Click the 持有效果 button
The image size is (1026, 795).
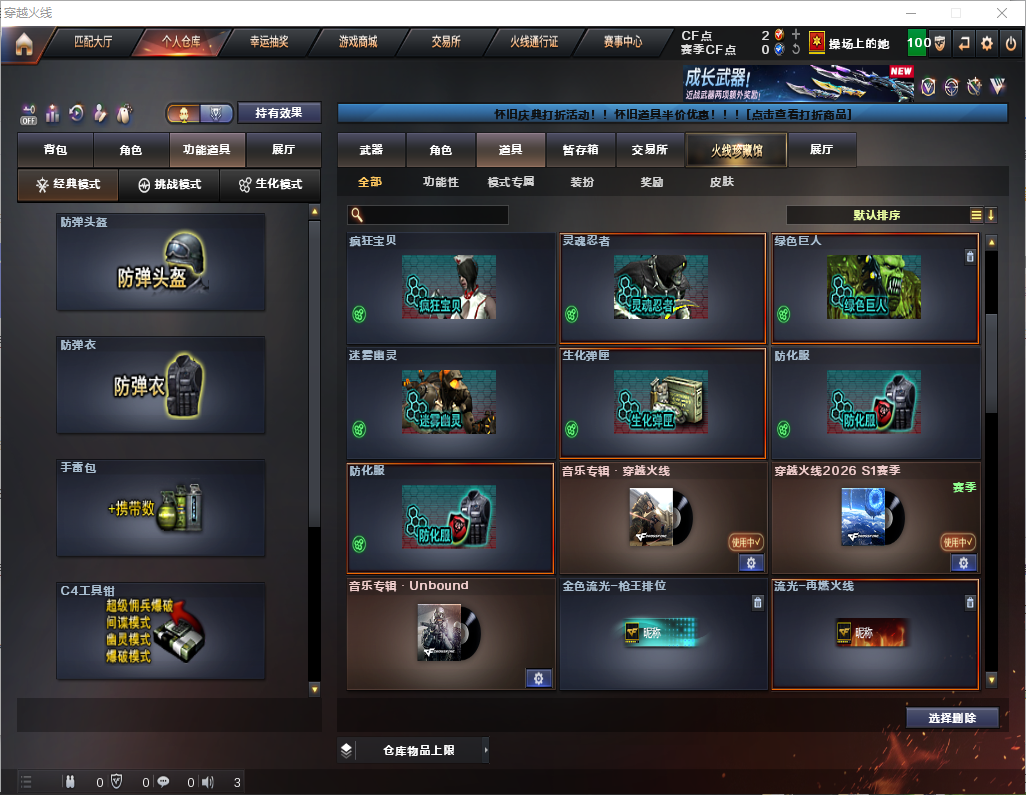pos(279,113)
